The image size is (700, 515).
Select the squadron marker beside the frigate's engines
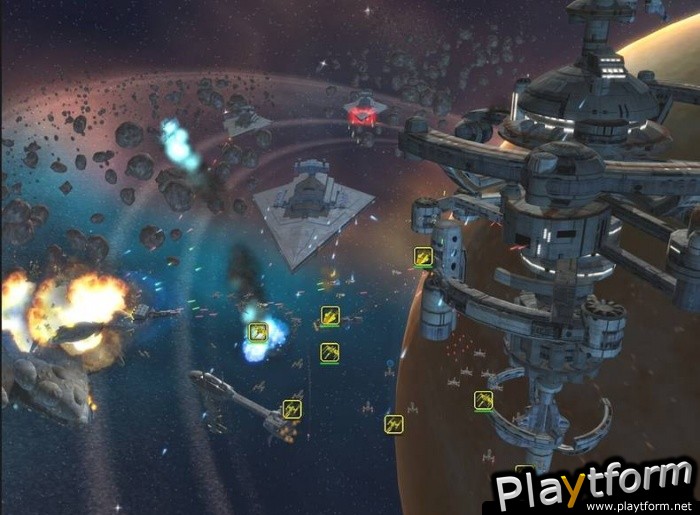point(292,408)
